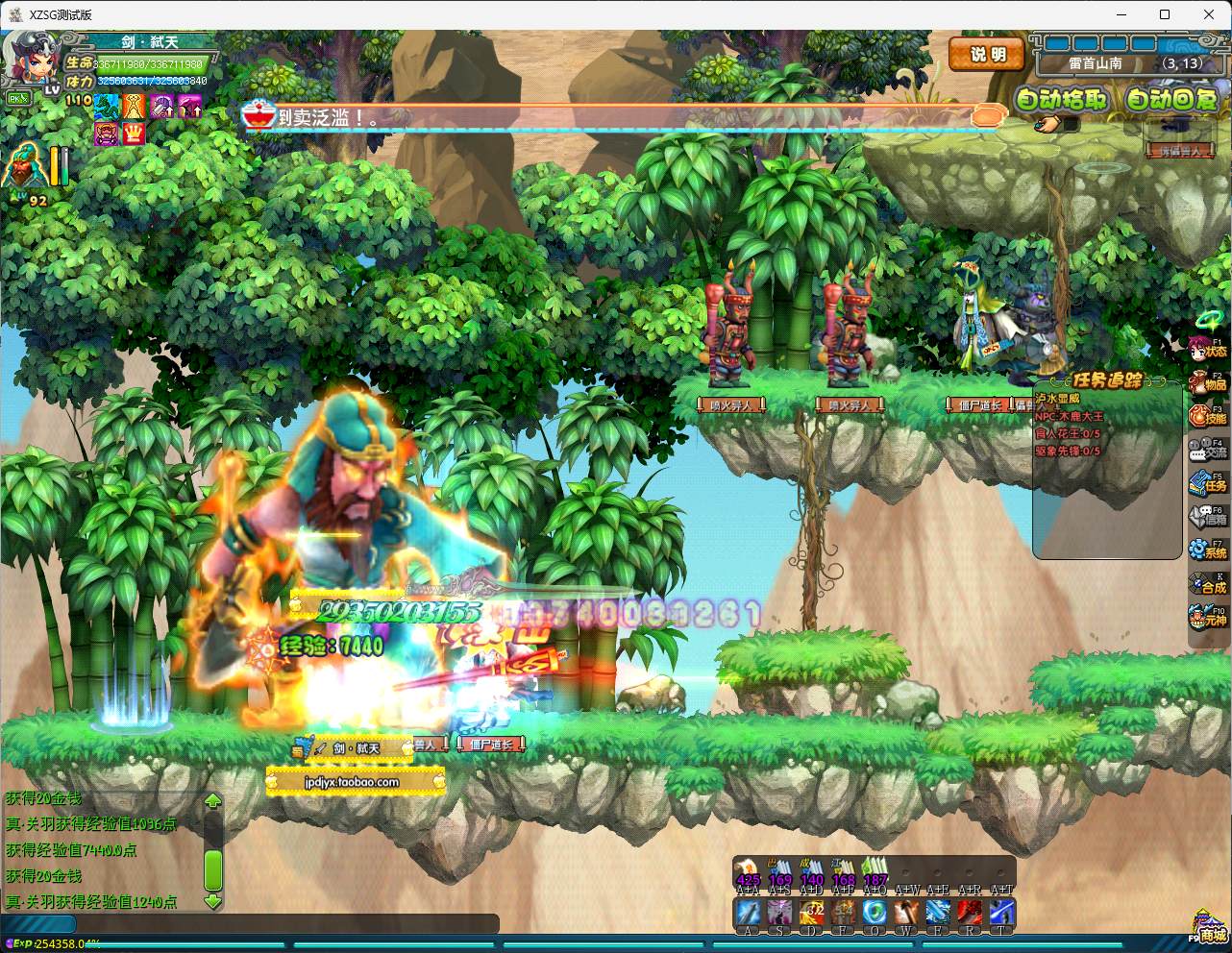Open the 系统 system settings
1232x953 pixels.
(1209, 551)
